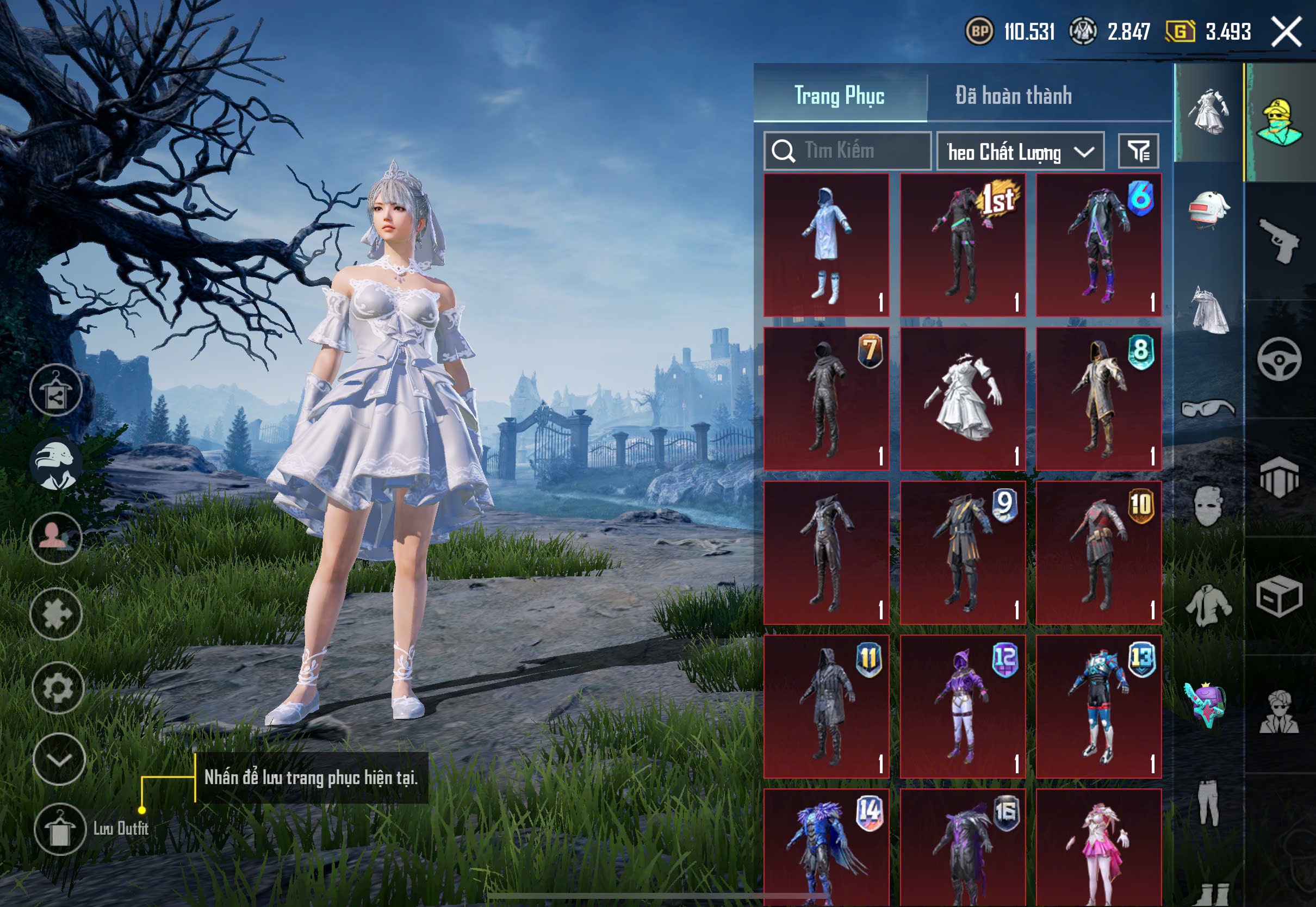This screenshot has height=907, width=1316.
Task: Open the steering wheel vehicle category
Action: click(x=1279, y=359)
